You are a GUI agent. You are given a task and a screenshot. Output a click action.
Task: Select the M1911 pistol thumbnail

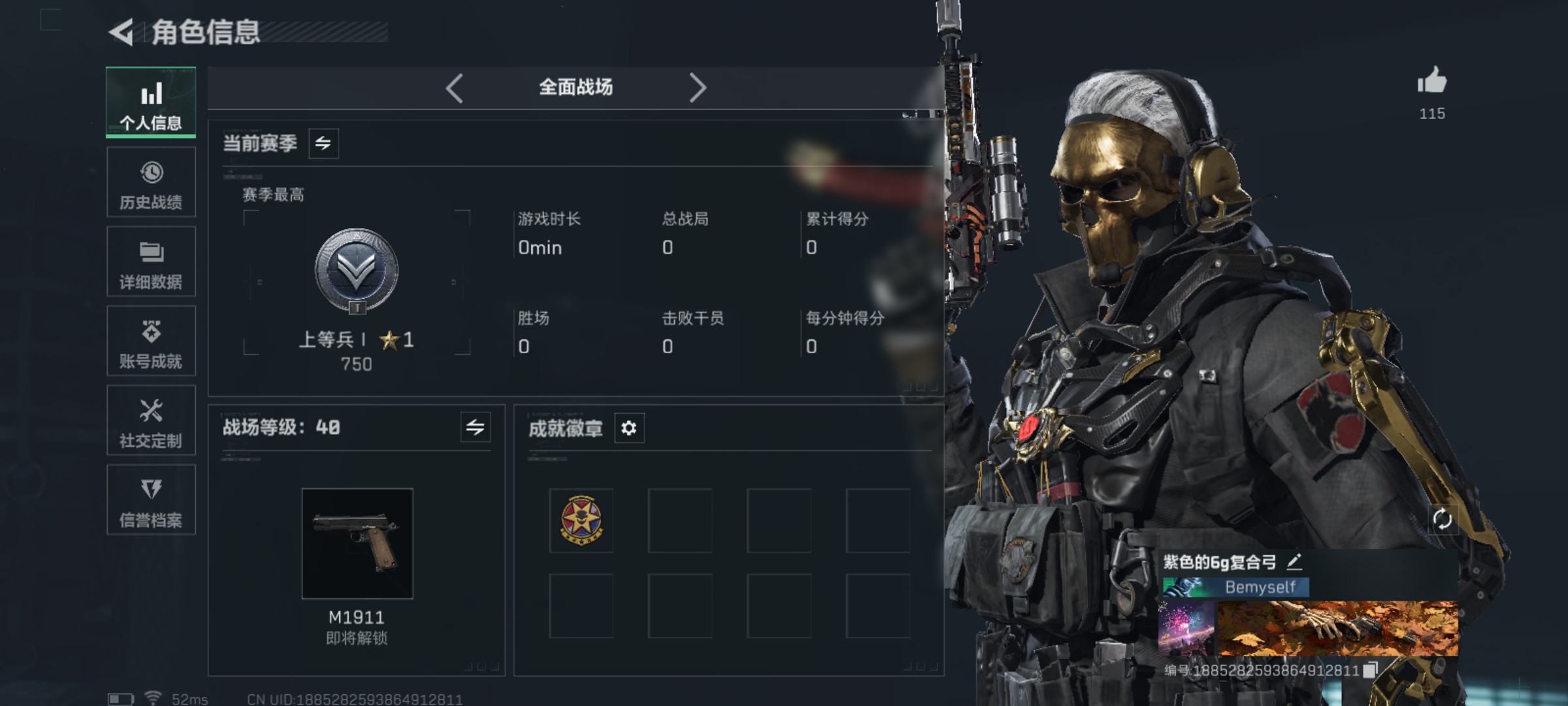[x=357, y=543]
